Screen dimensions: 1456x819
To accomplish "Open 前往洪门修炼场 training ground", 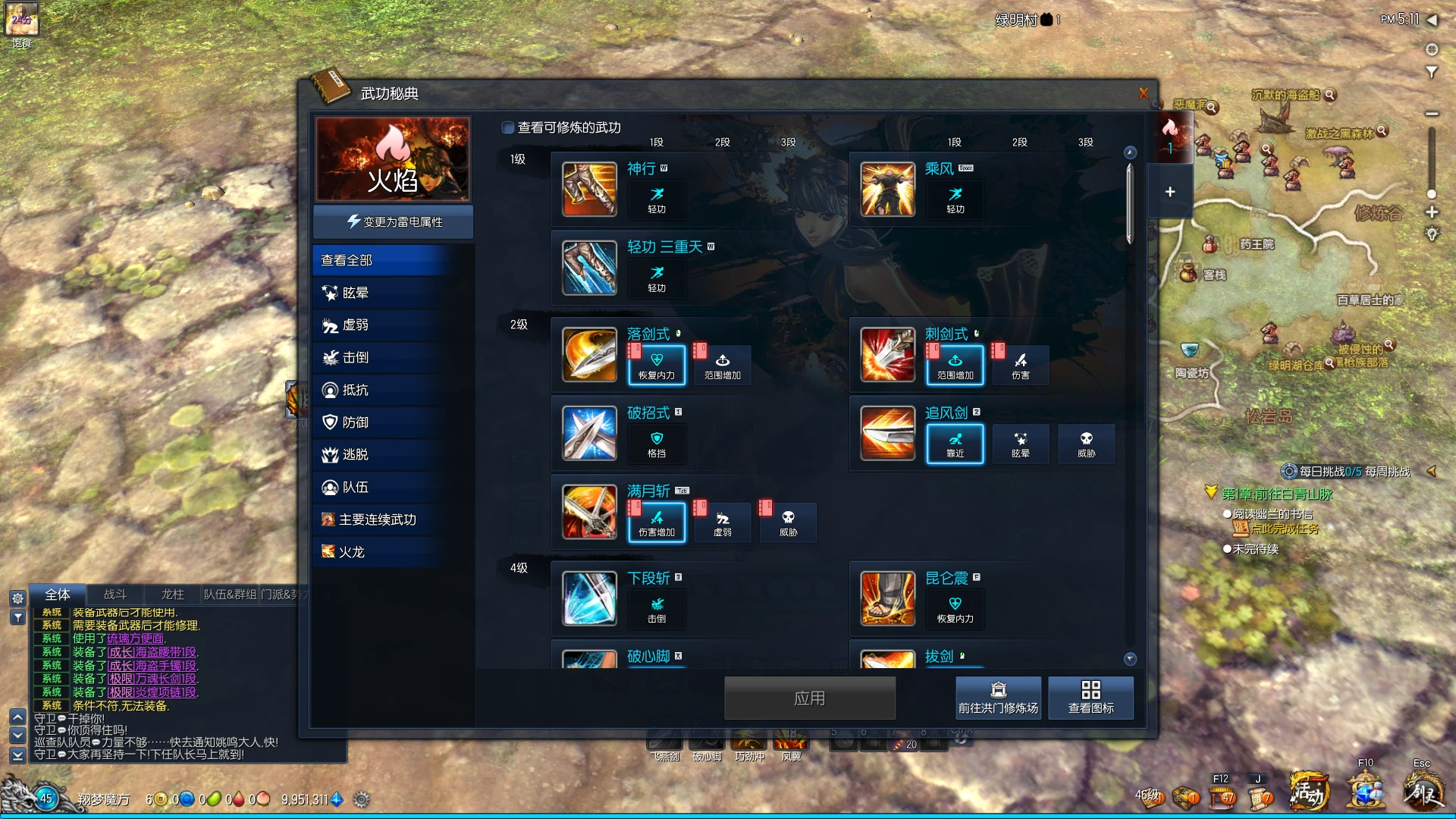I will coord(998,698).
